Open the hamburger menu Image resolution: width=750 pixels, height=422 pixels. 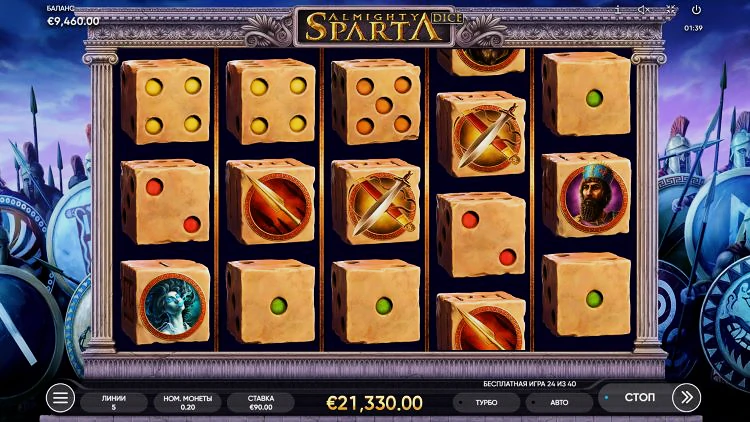[61, 399]
